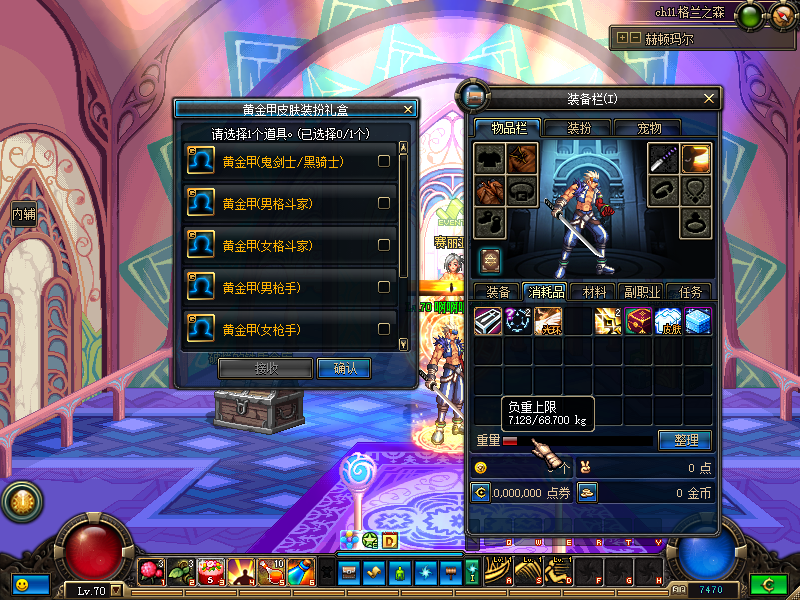Click the 接收 receive button
This screenshot has height=600, width=800.
pyautogui.click(x=265, y=368)
